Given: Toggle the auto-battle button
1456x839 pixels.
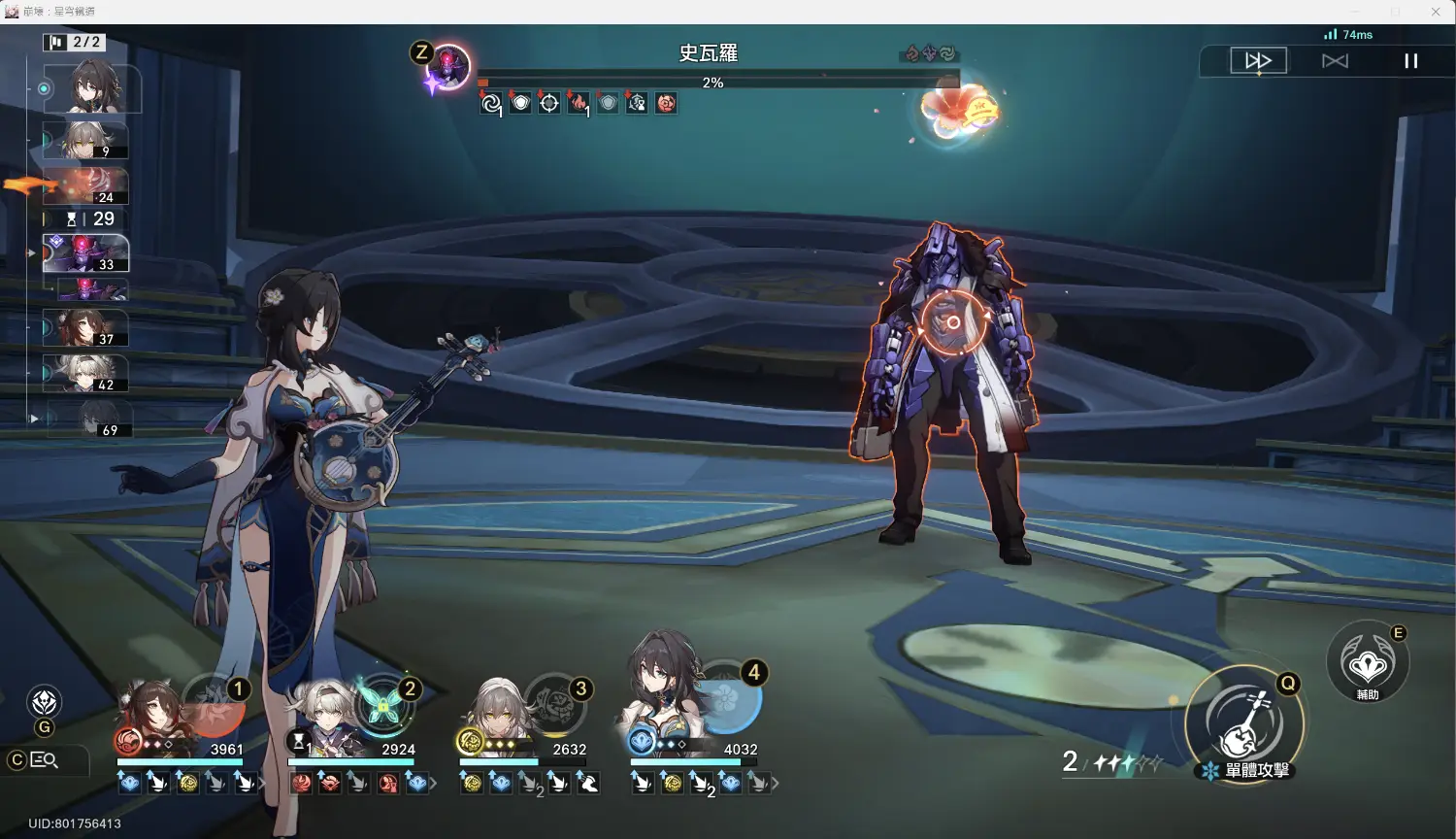Looking at the screenshot, I should (1335, 61).
